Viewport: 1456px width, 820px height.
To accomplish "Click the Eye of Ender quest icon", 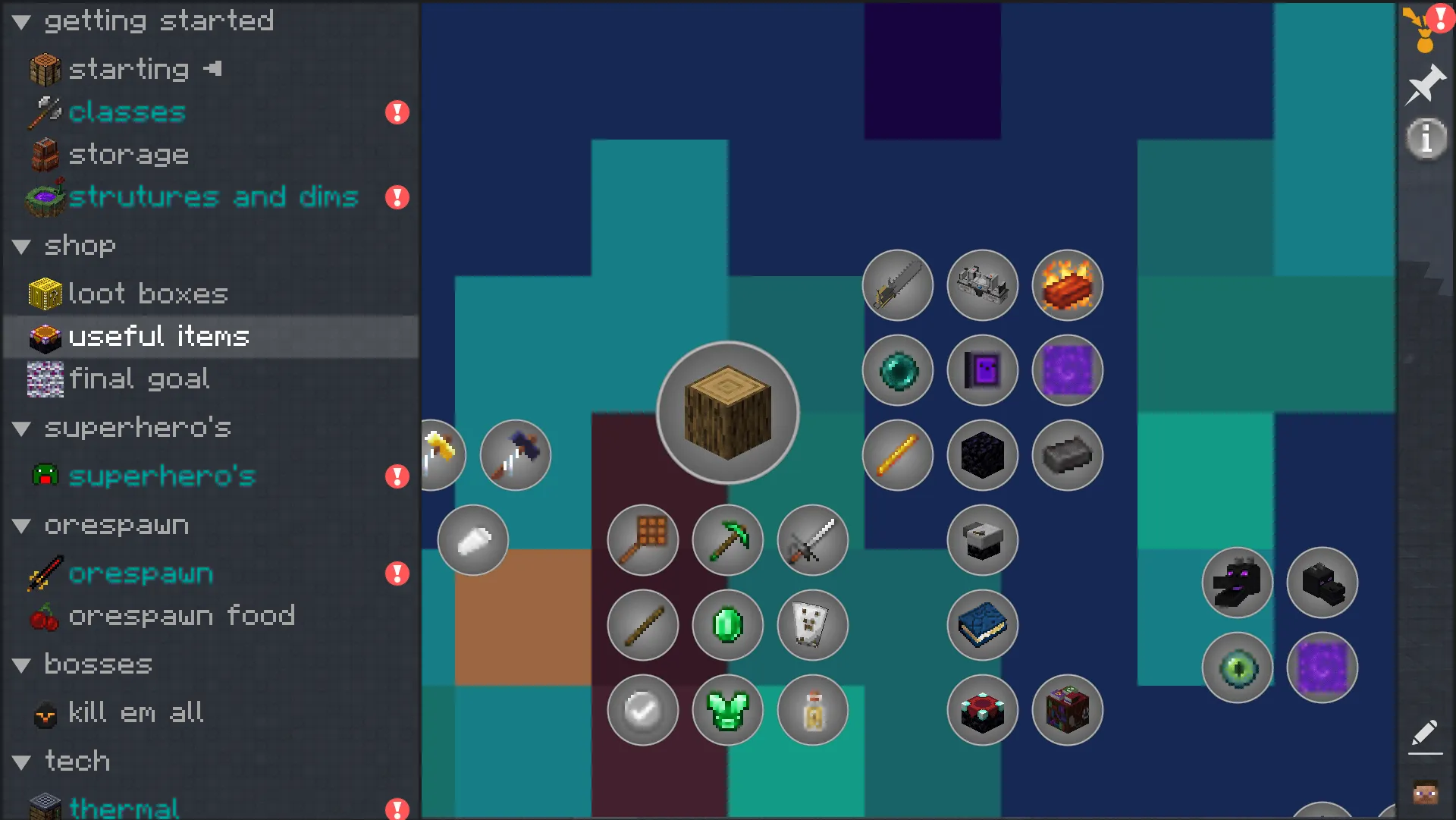I will click(x=1238, y=666).
